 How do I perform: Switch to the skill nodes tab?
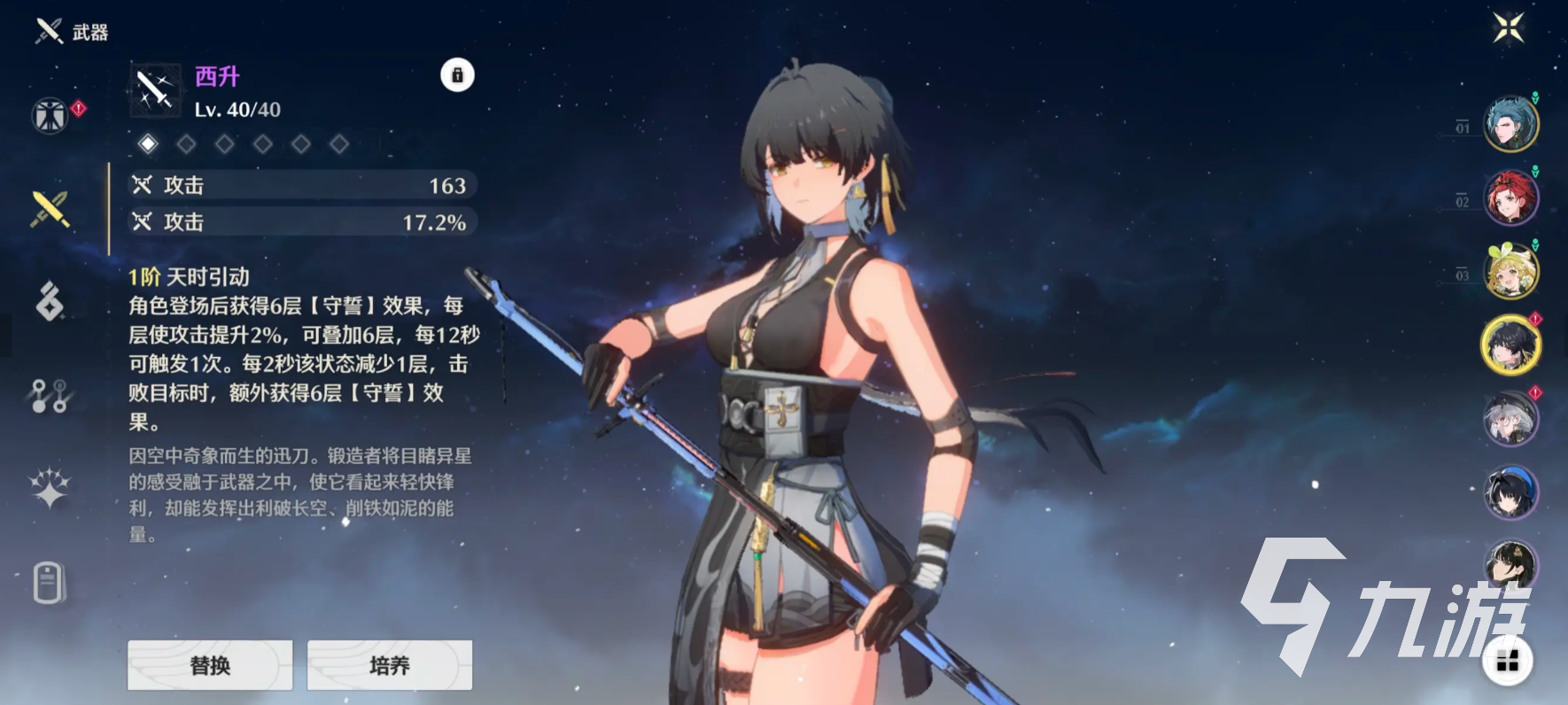[50, 396]
